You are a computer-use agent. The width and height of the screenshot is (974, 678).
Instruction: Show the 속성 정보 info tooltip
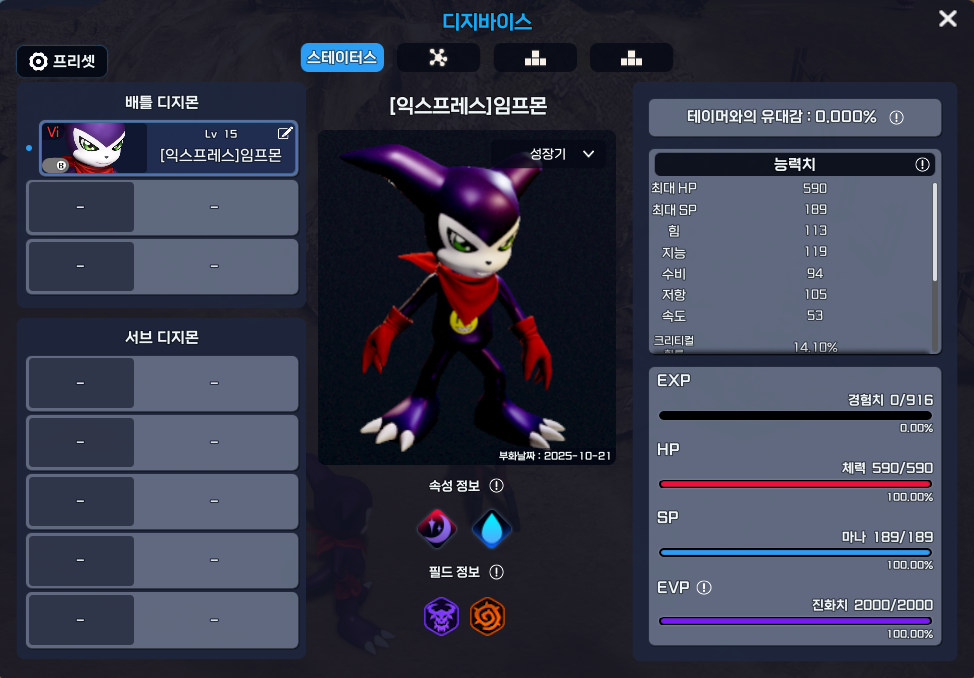(x=496, y=486)
